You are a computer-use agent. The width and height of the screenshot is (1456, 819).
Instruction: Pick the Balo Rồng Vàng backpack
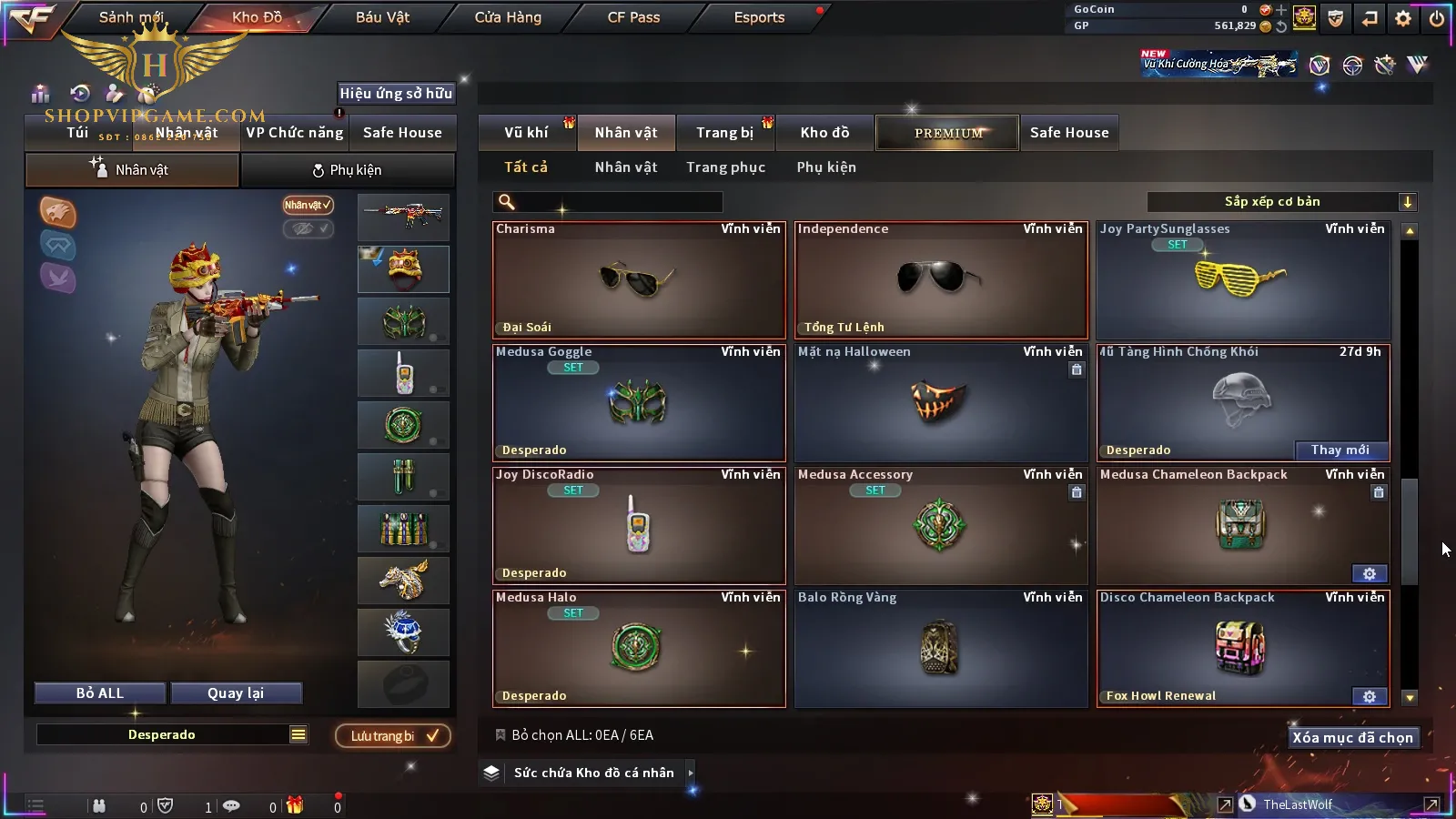[941, 649]
